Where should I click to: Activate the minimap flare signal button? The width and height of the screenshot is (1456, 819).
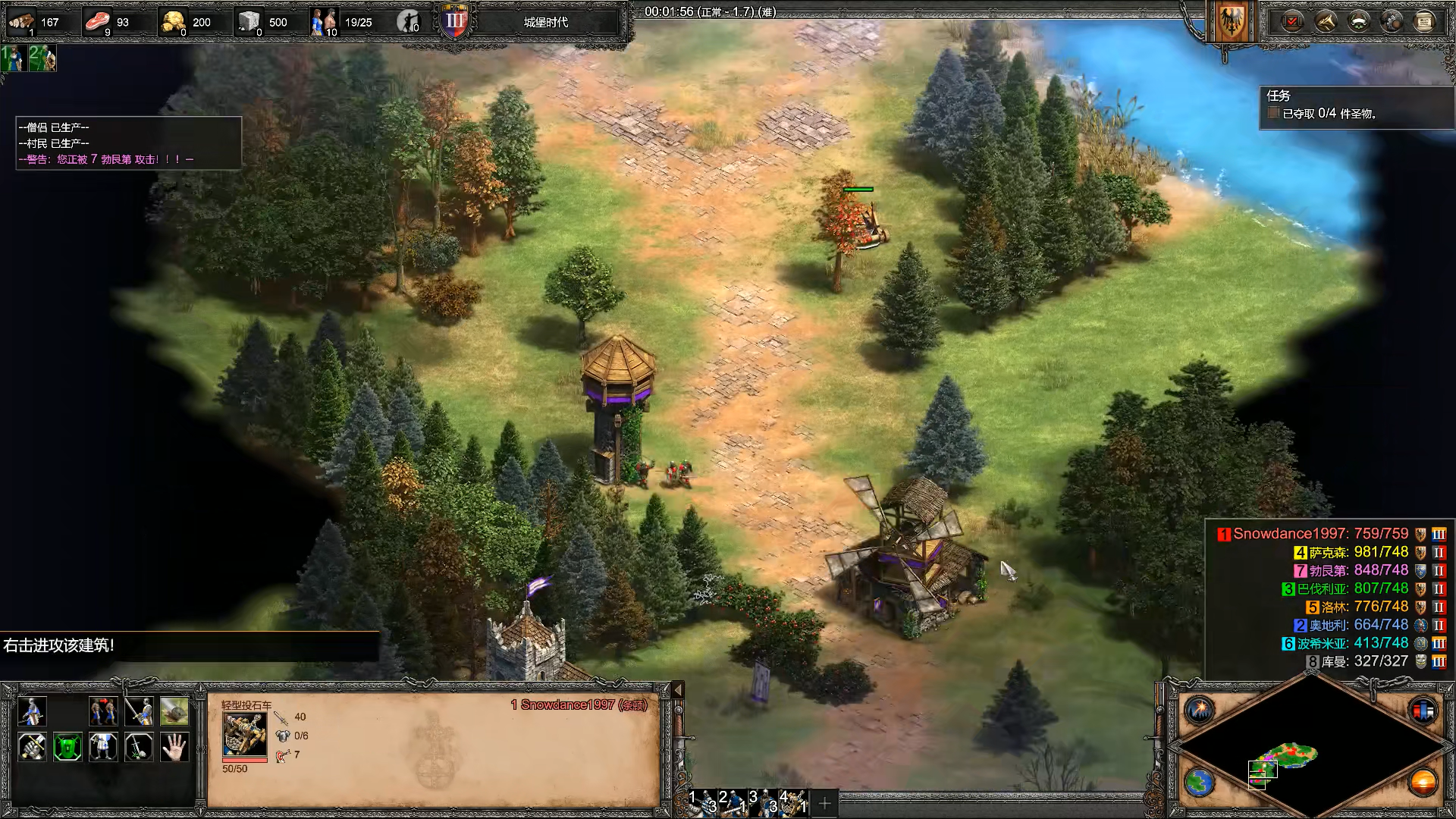pyautogui.click(x=1200, y=711)
